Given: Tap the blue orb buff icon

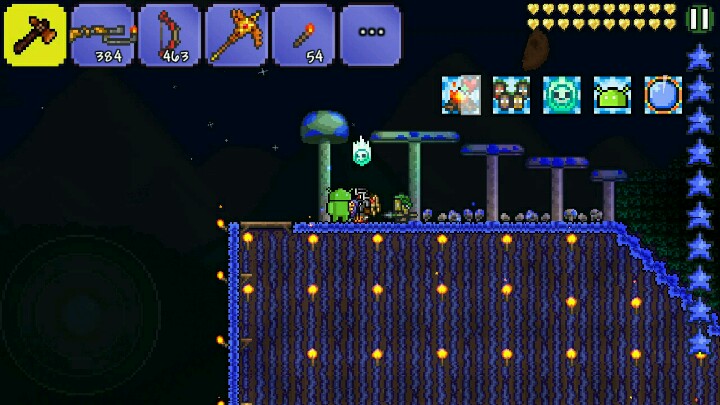Looking at the screenshot, I should 663,95.
